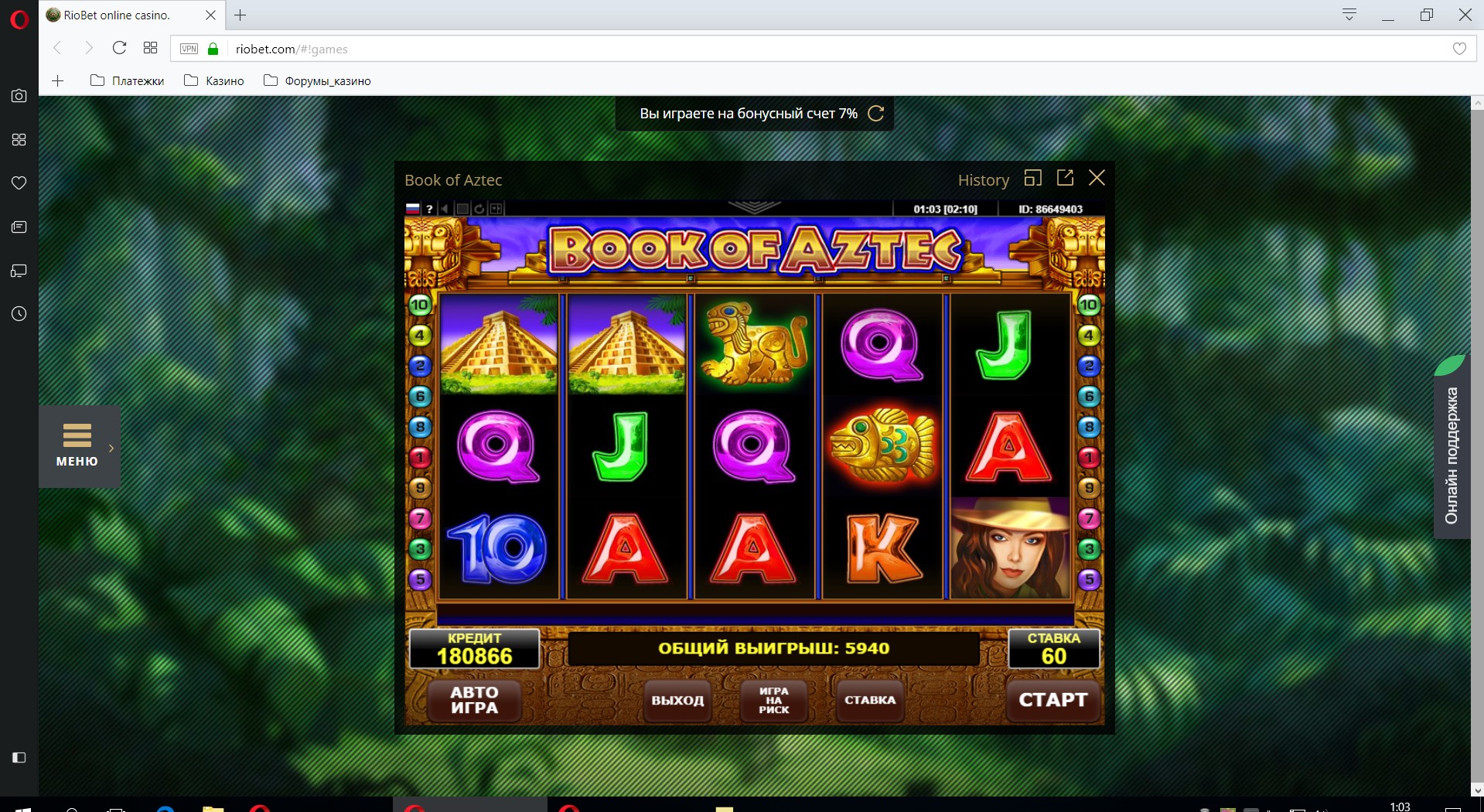1484x812 pixels.
Task: Reload the game with the circular arrow icon
Action: [479, 209]
